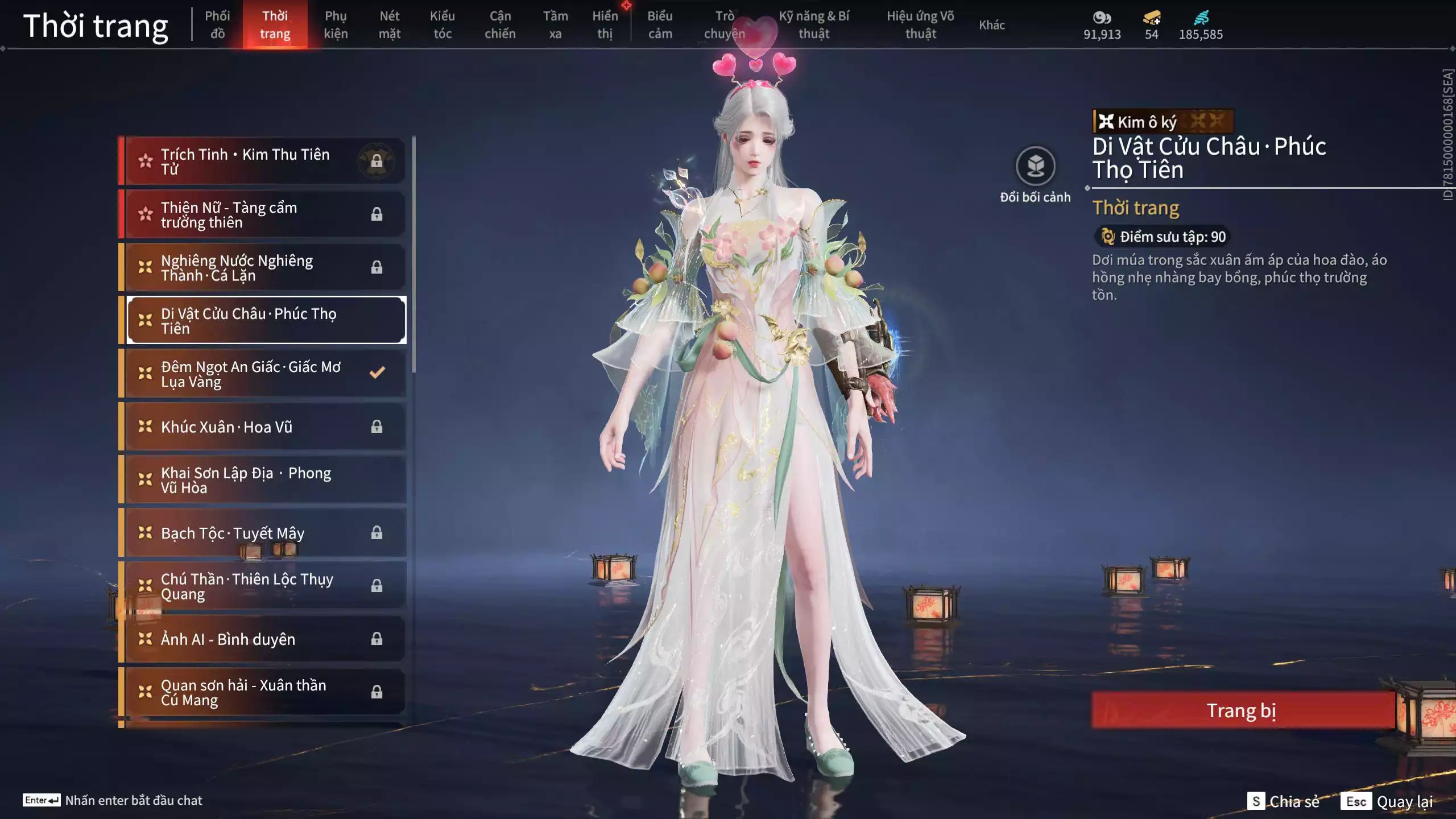Click the Đổi bối cảnh background icon
The width and height of the screenshot is (1456, 819).
[1035, 167]
